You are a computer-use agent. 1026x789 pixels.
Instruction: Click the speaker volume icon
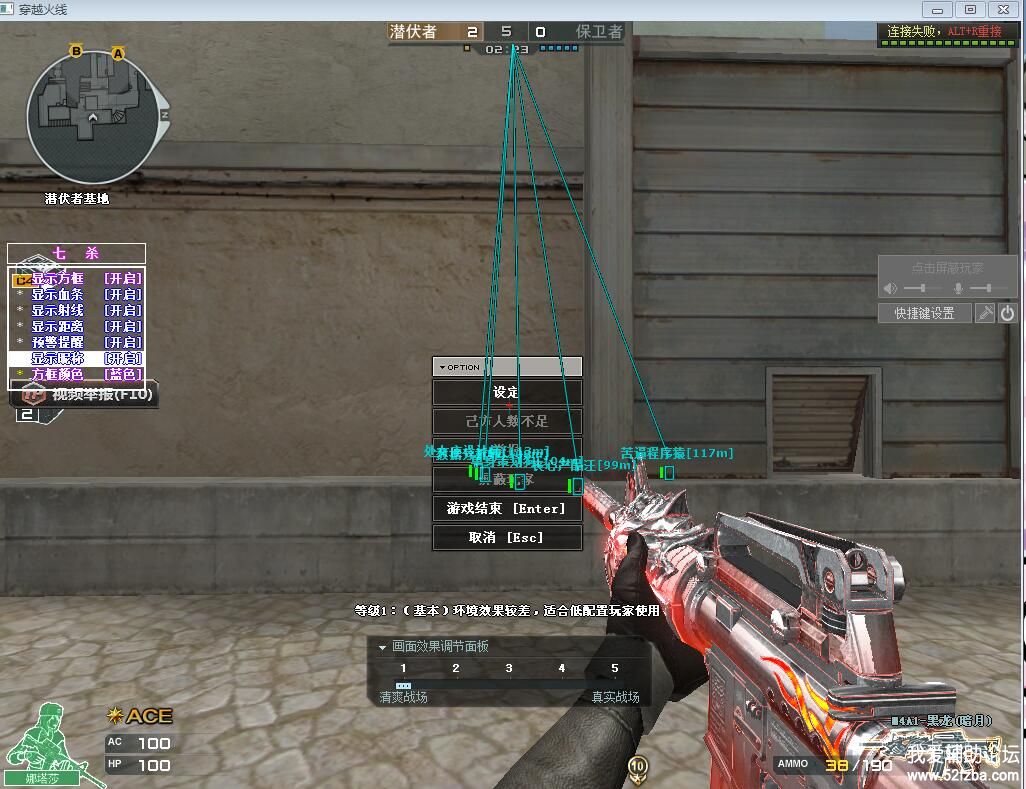coord(889,288)
